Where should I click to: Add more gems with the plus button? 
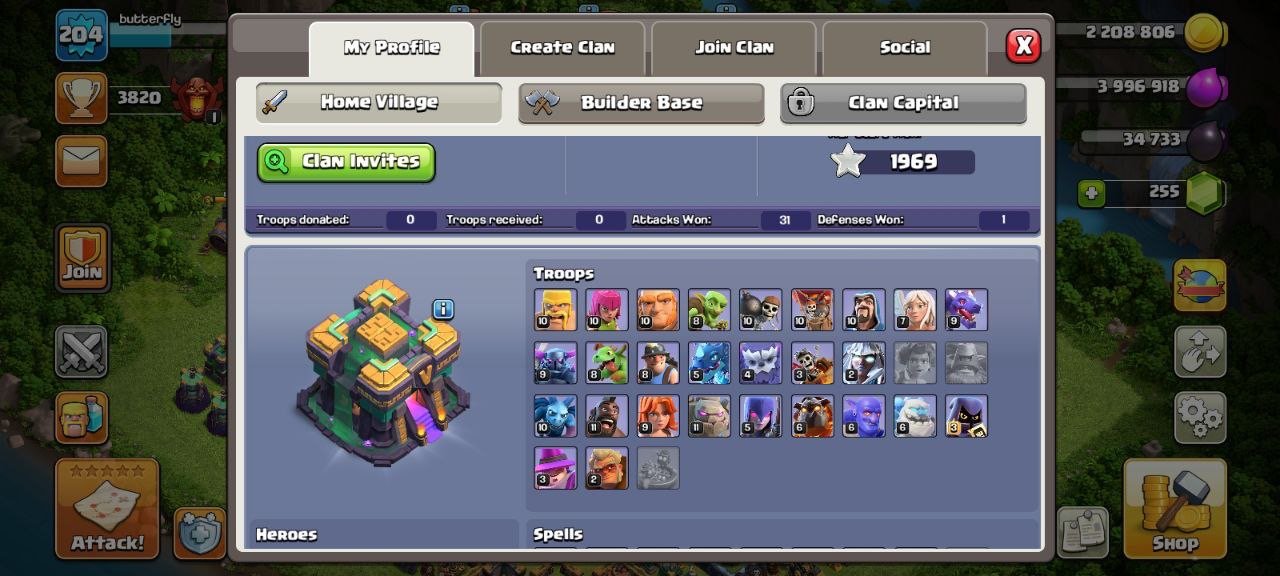1091,192
